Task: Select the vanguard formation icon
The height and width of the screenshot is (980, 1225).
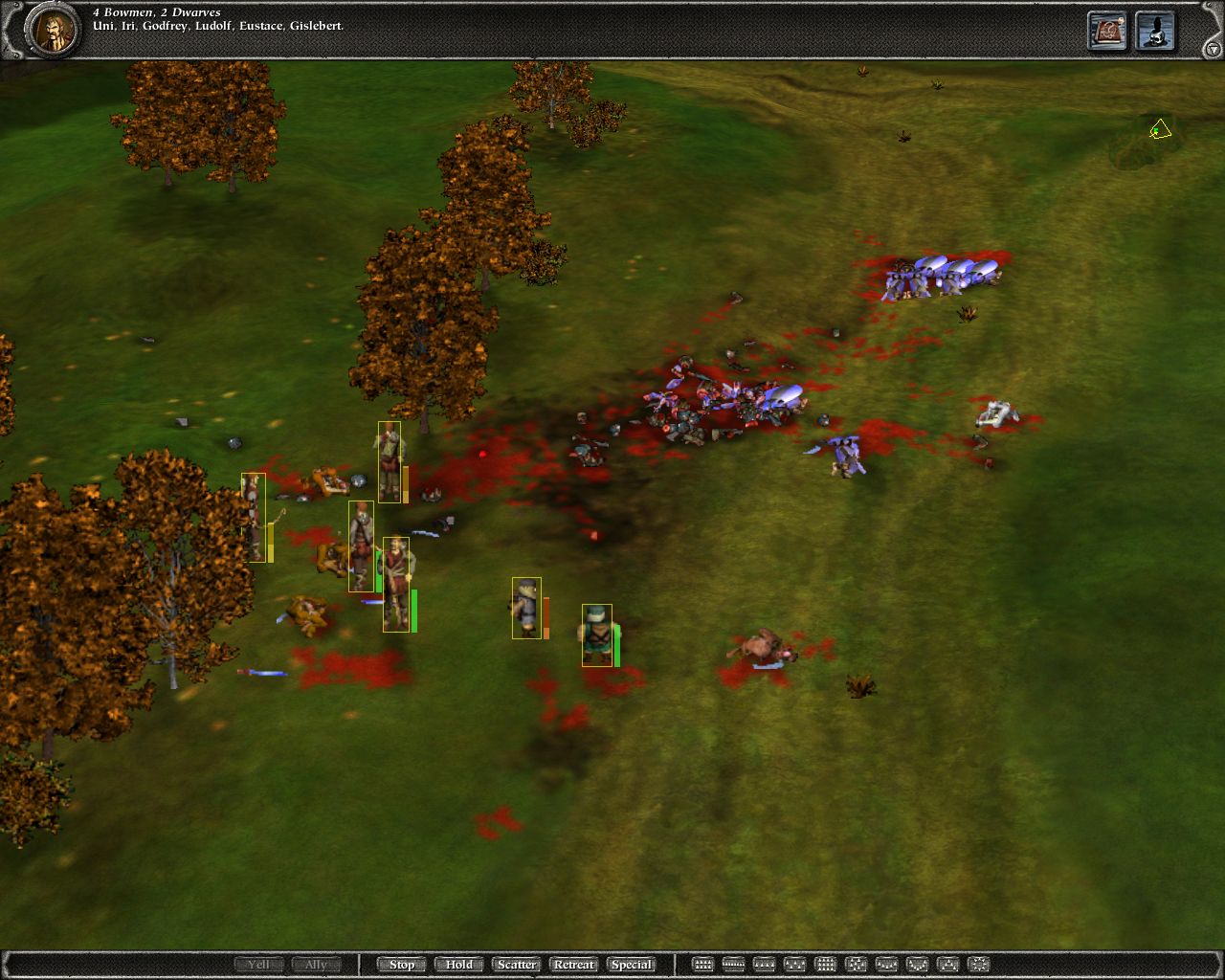Action: tap(948, 964)
